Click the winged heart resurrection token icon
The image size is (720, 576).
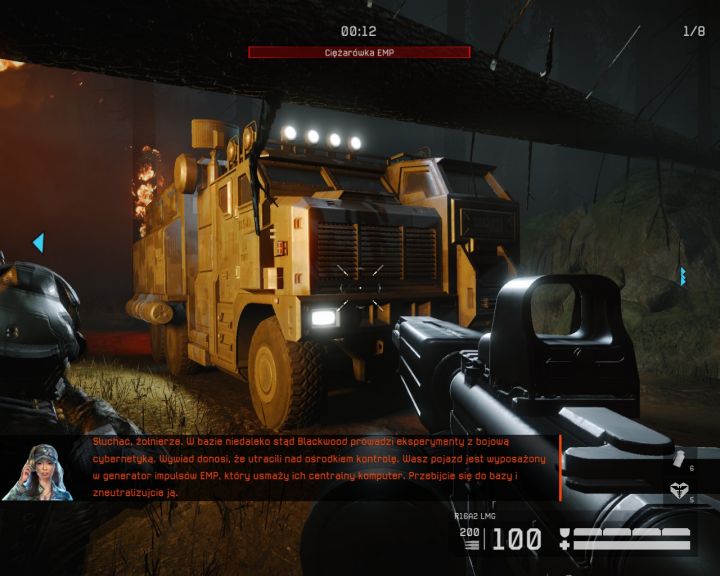pyautogui.click(x=678, y=490)
